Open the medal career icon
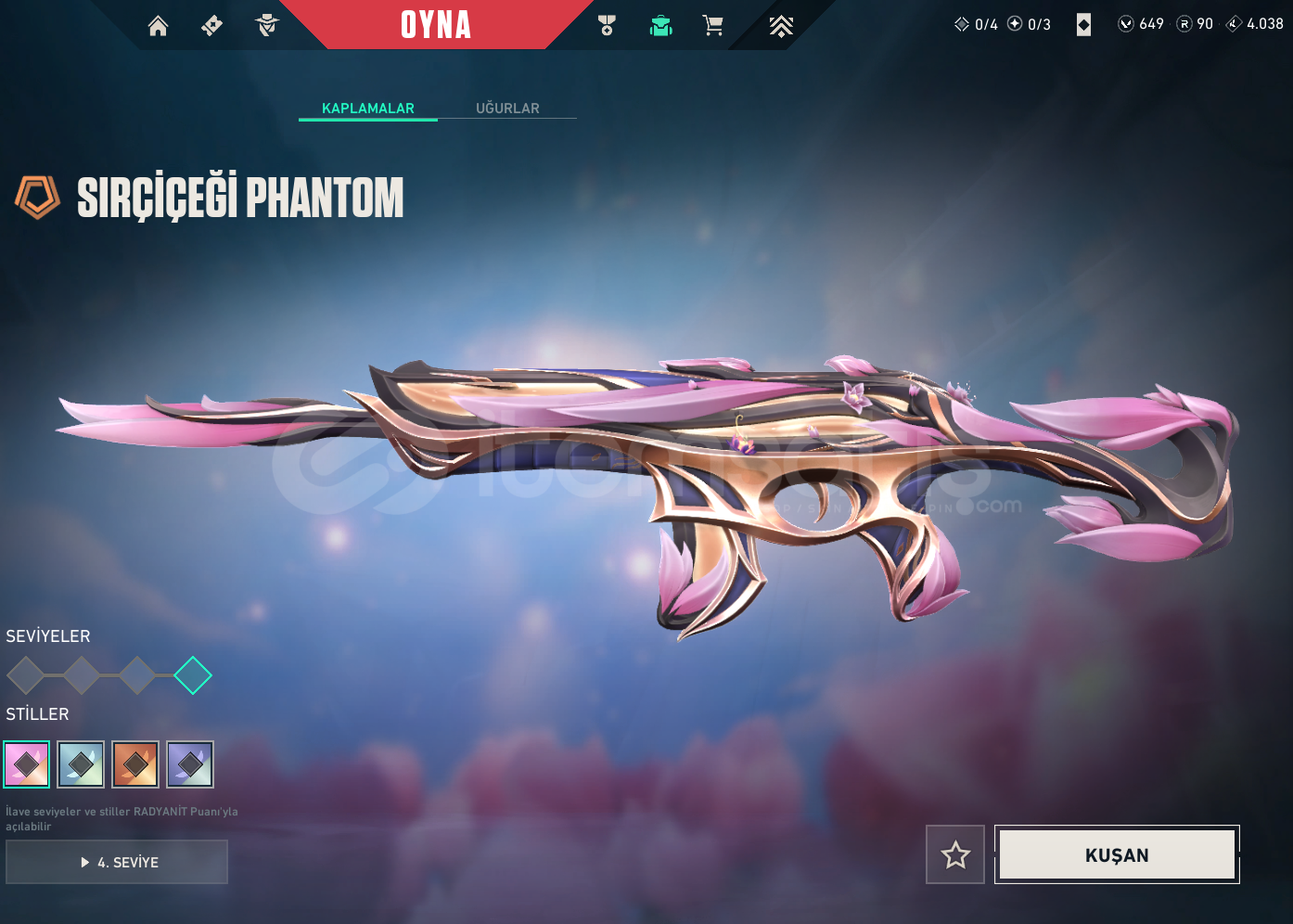 [x=608, y=26]
